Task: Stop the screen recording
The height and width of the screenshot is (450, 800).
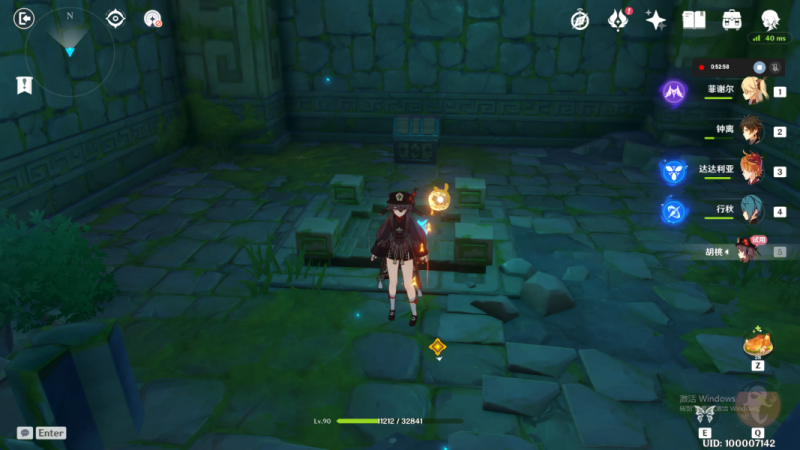Action: (x=759, y=67)
